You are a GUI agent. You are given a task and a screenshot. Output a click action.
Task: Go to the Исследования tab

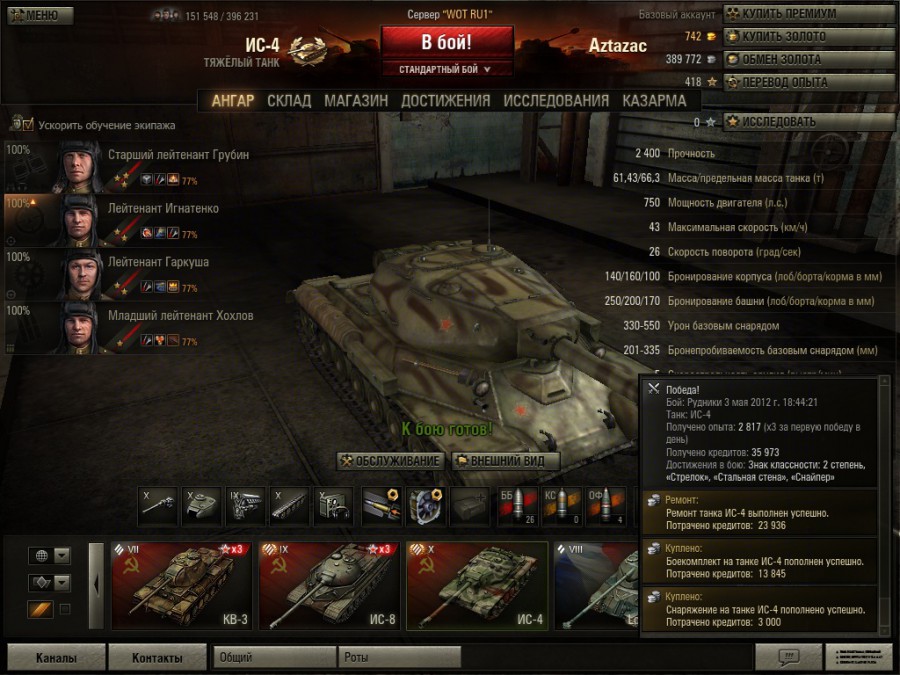tap(555, 101)
